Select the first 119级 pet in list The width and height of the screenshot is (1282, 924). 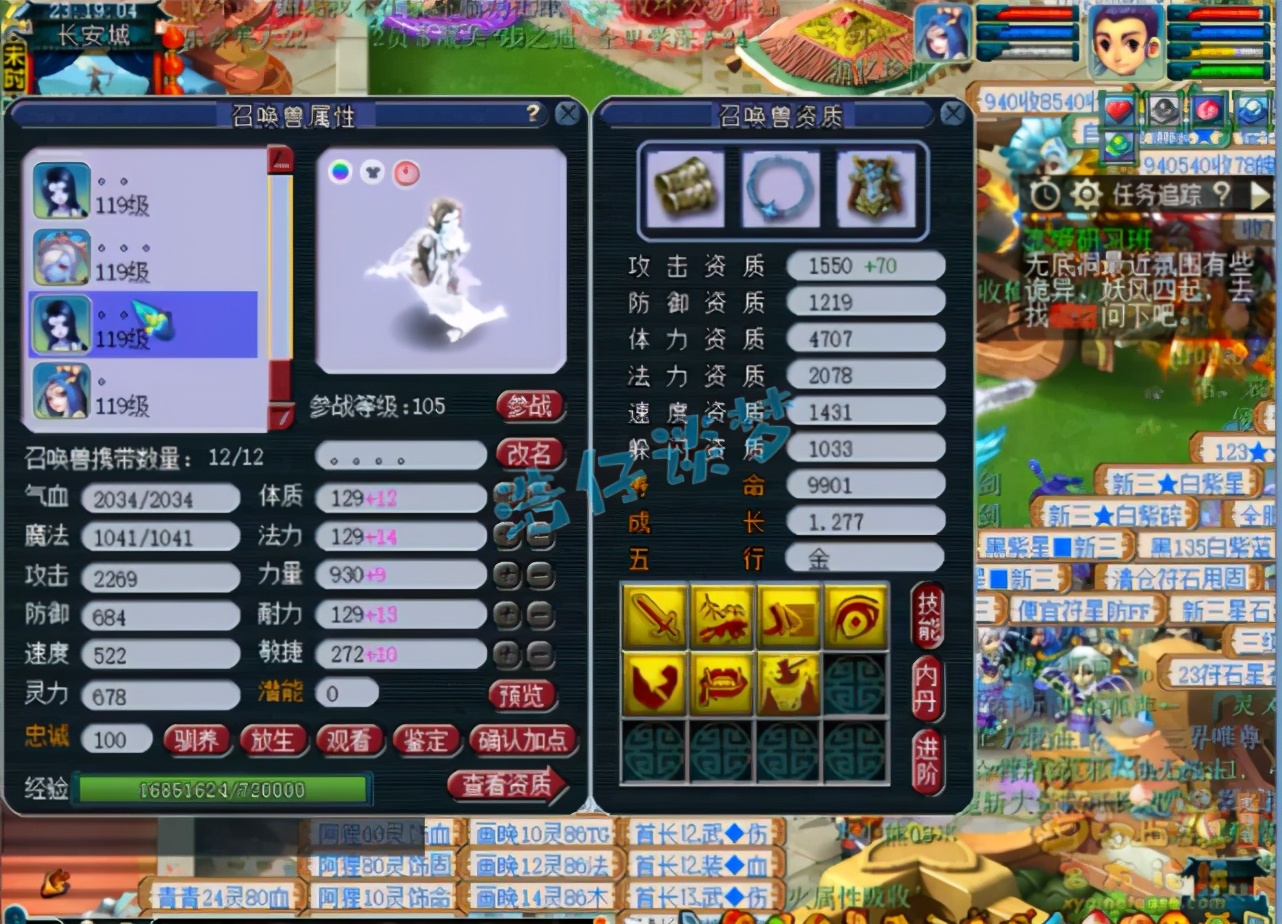[x=140, y=191]
